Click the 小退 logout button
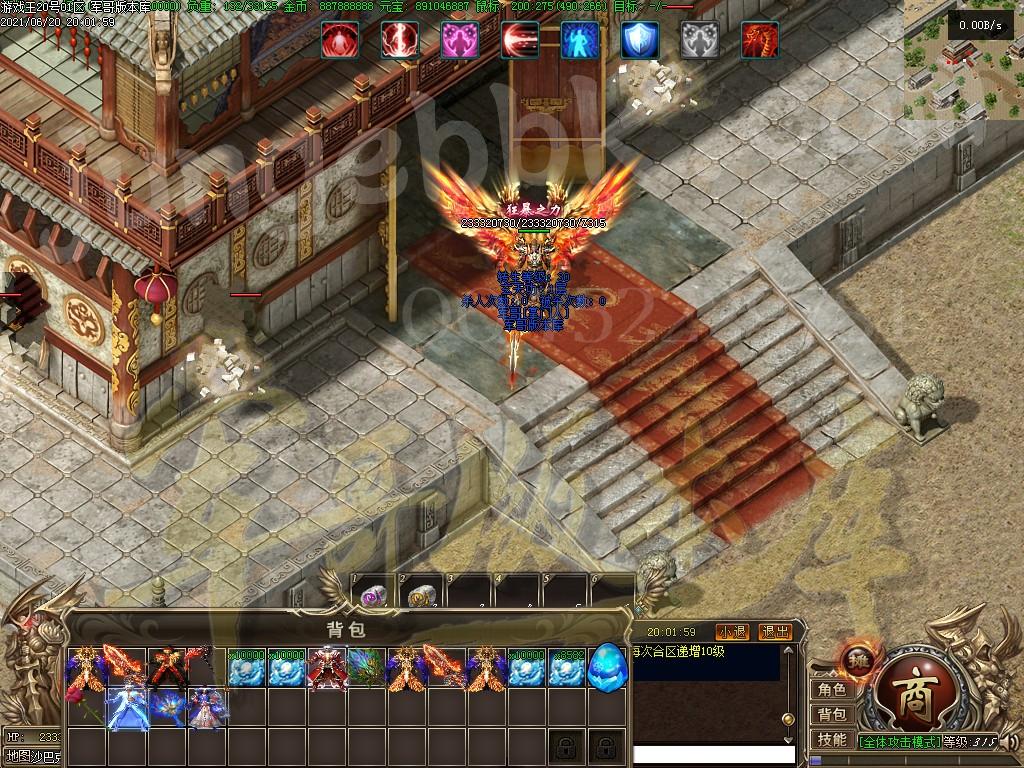This screenshot has width=1024, height=768. 732,632
